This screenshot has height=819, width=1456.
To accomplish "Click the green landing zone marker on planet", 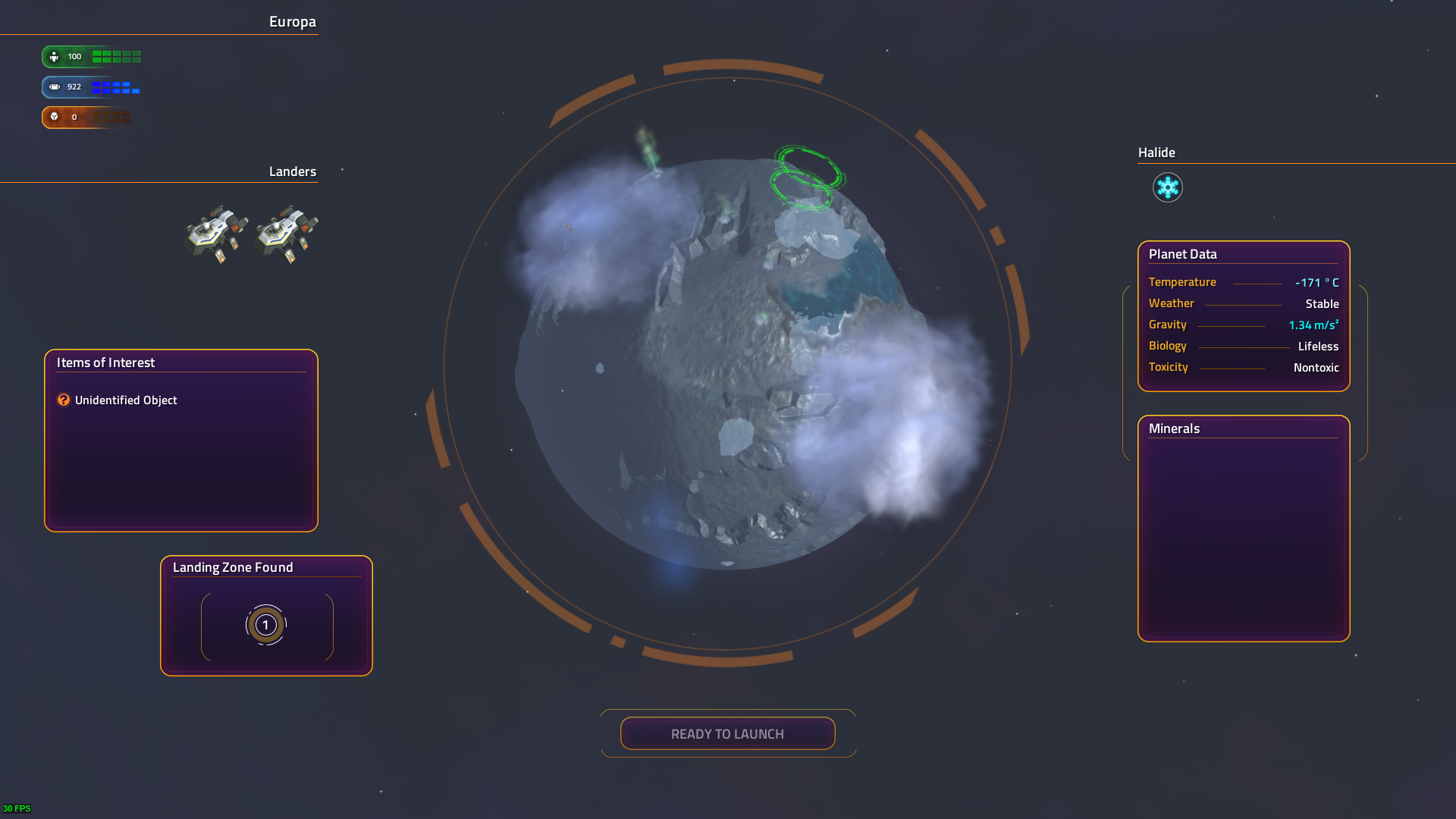I will (x=805, y=179).
